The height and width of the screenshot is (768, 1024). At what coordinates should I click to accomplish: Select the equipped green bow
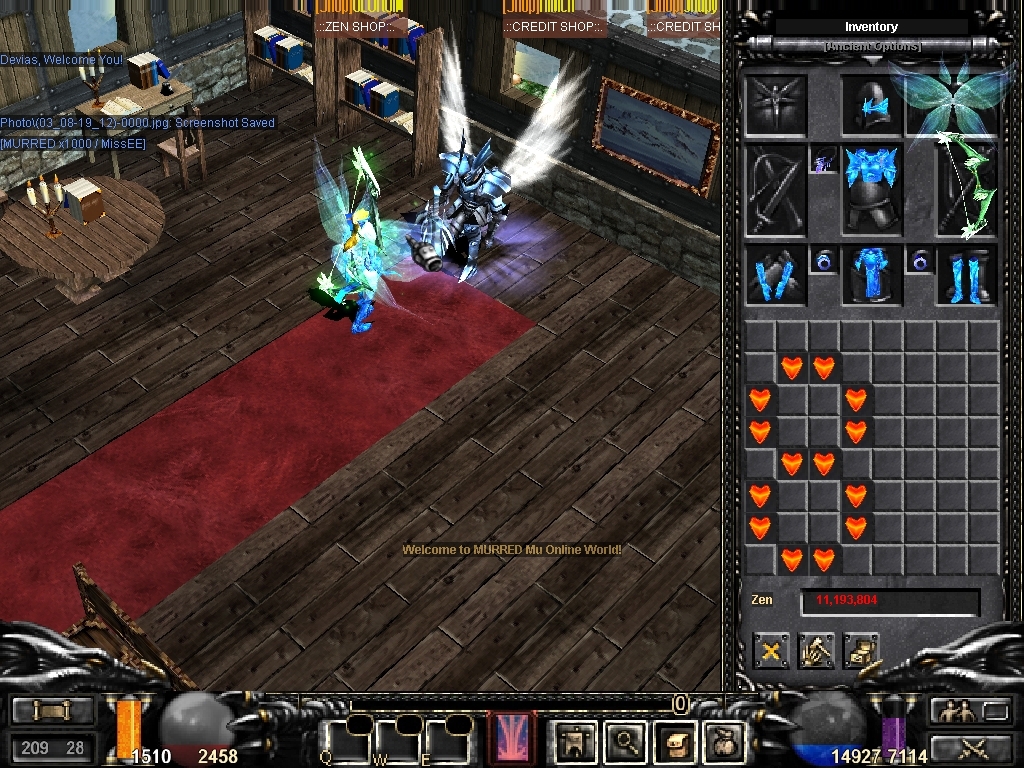967,189
